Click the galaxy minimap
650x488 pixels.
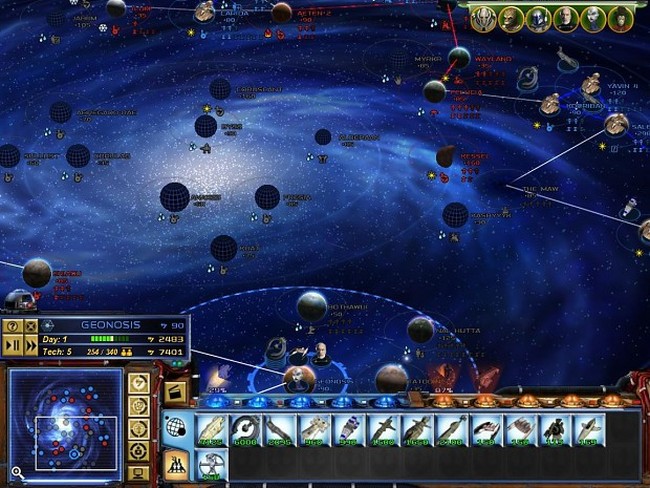(x=66, y=421)
